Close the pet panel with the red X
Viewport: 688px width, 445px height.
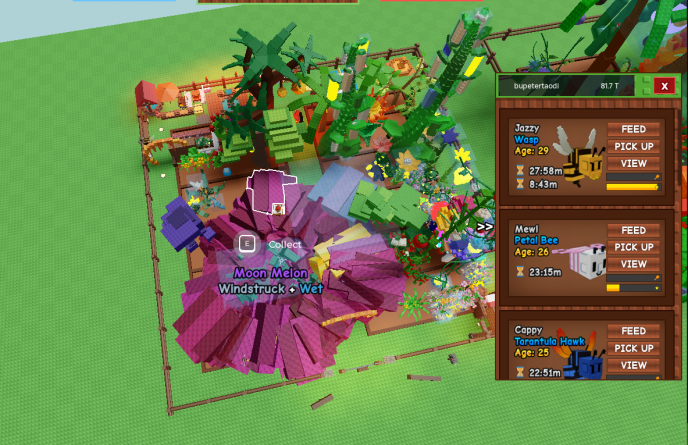point(664,86)
